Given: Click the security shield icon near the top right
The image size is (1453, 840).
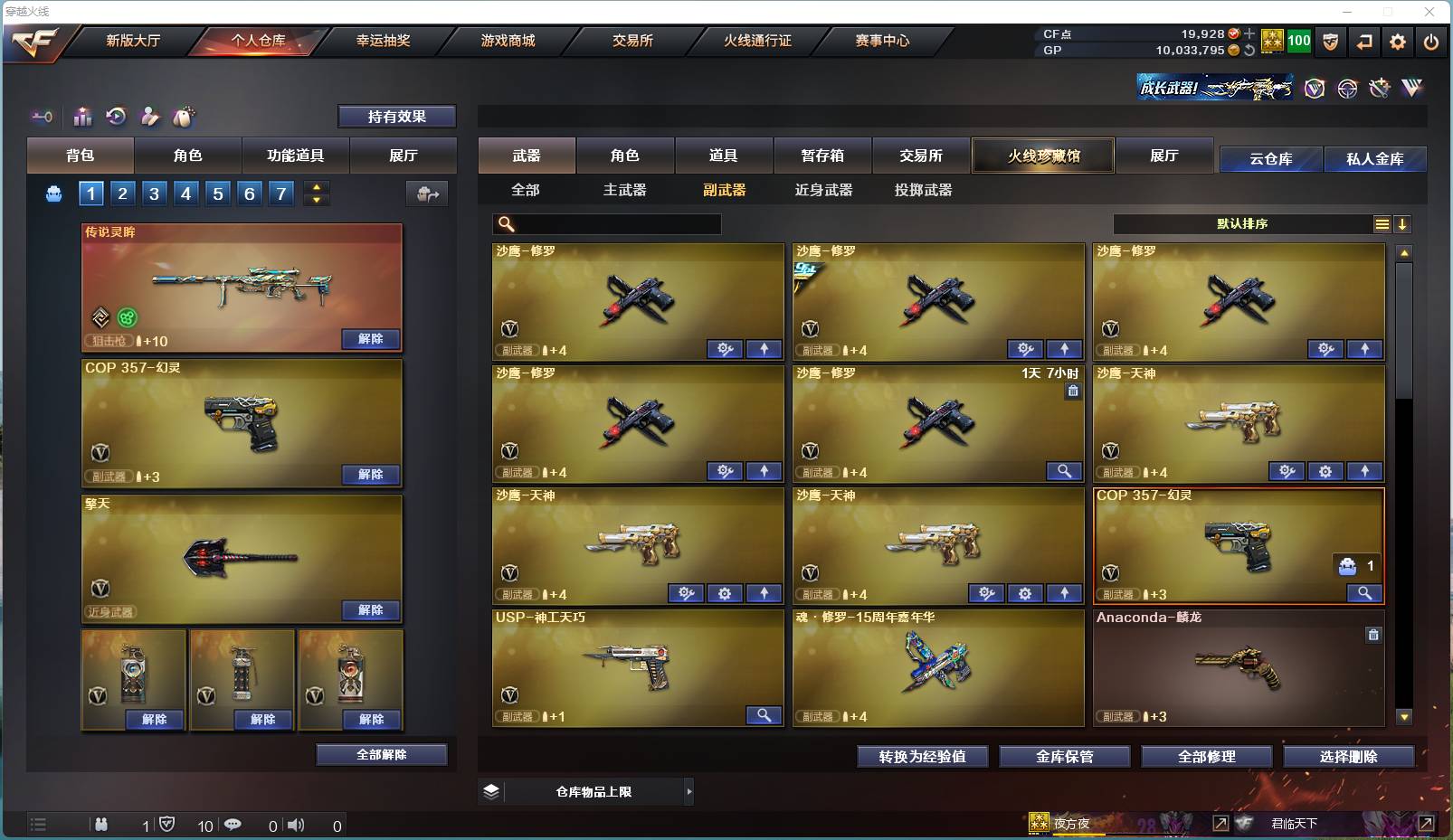Looking at the screenshot, I should tap(1330, 41).
